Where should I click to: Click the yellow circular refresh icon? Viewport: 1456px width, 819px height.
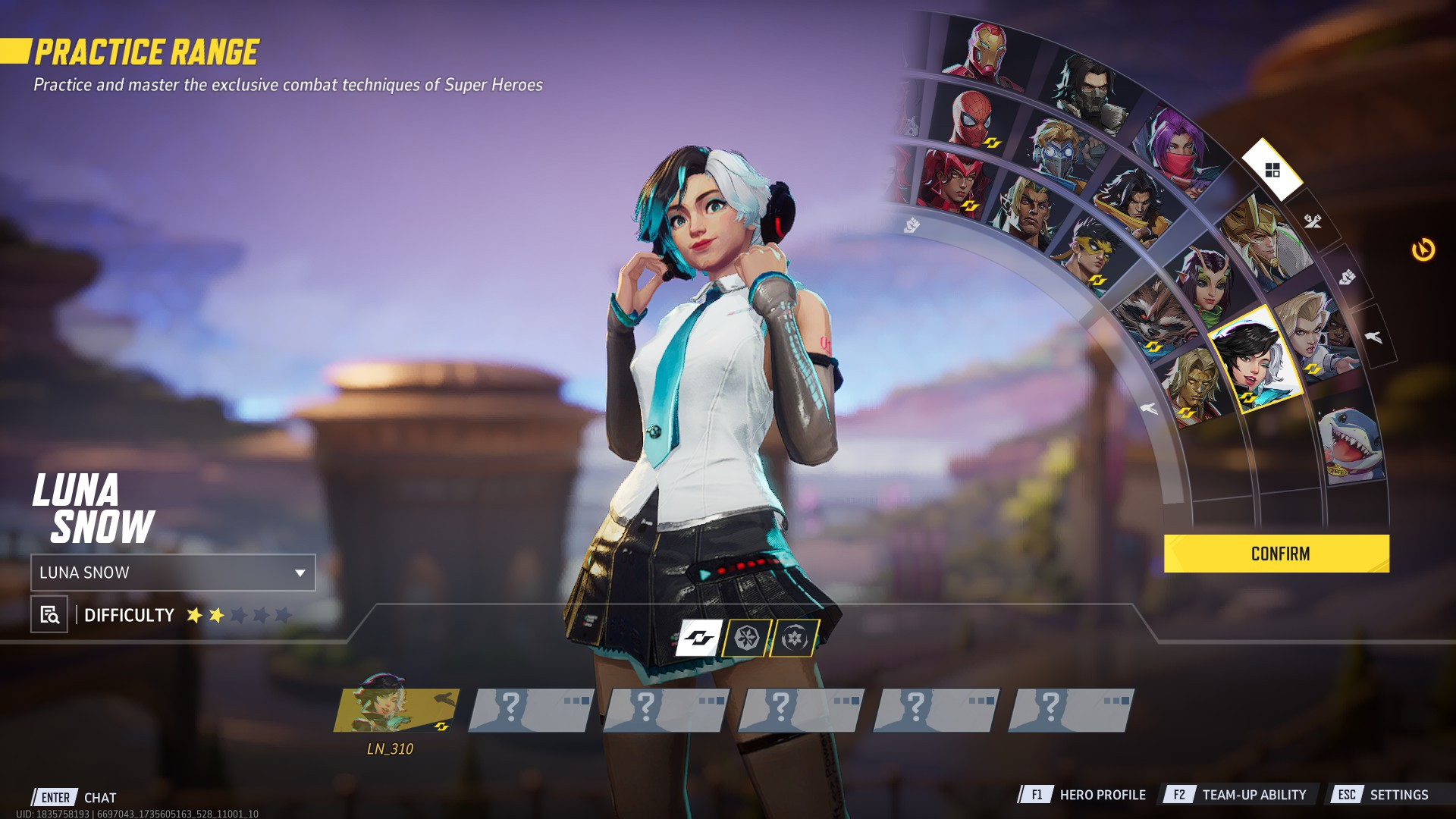pyautogui.click(x=1422, y=249)
